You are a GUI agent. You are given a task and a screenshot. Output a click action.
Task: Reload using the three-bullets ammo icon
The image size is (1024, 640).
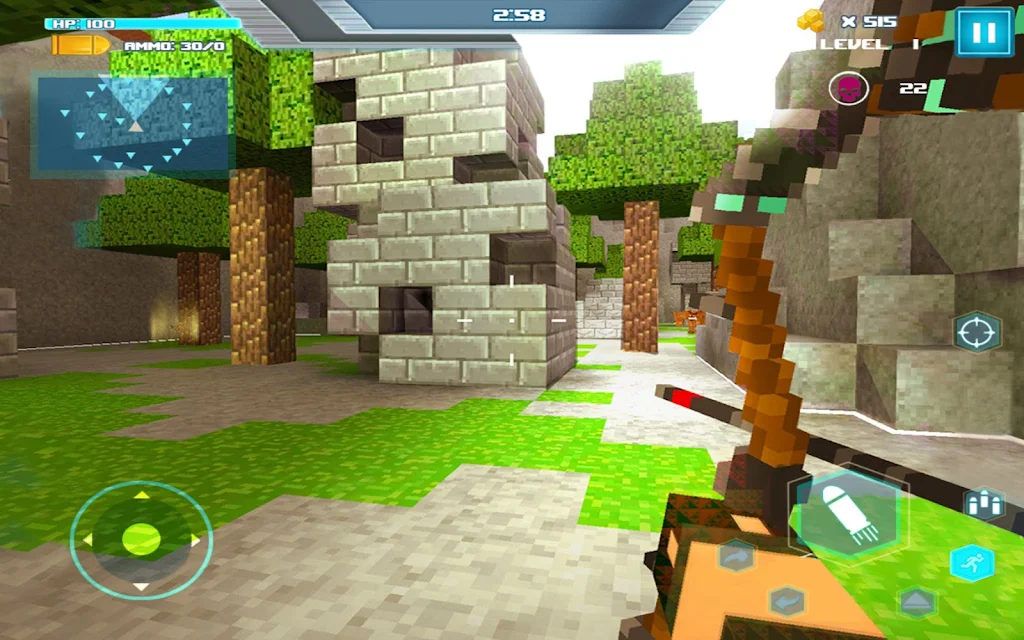[x=984, y=503]
